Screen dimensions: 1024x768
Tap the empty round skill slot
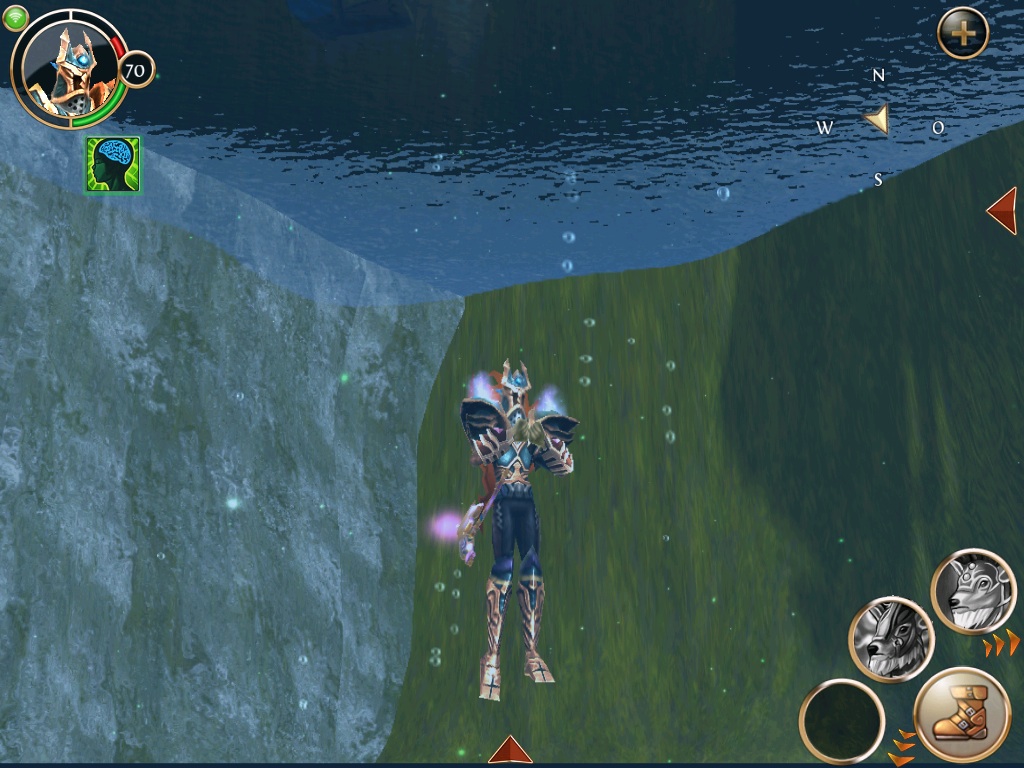pos(842,721)
